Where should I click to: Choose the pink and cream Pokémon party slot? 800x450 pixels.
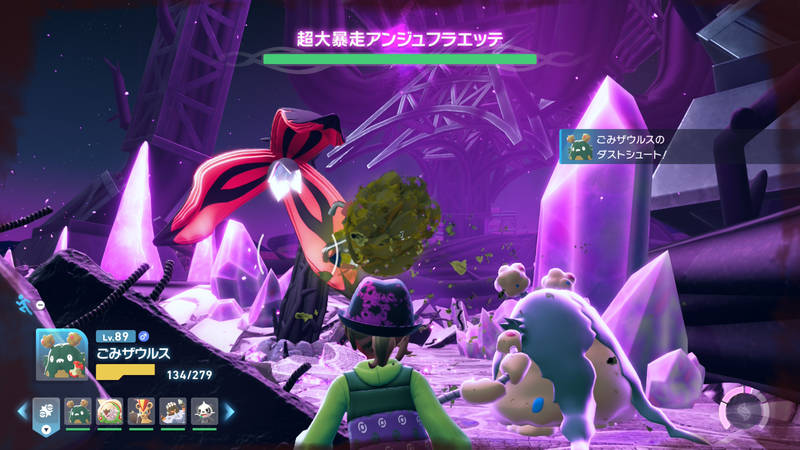point(109,411)
